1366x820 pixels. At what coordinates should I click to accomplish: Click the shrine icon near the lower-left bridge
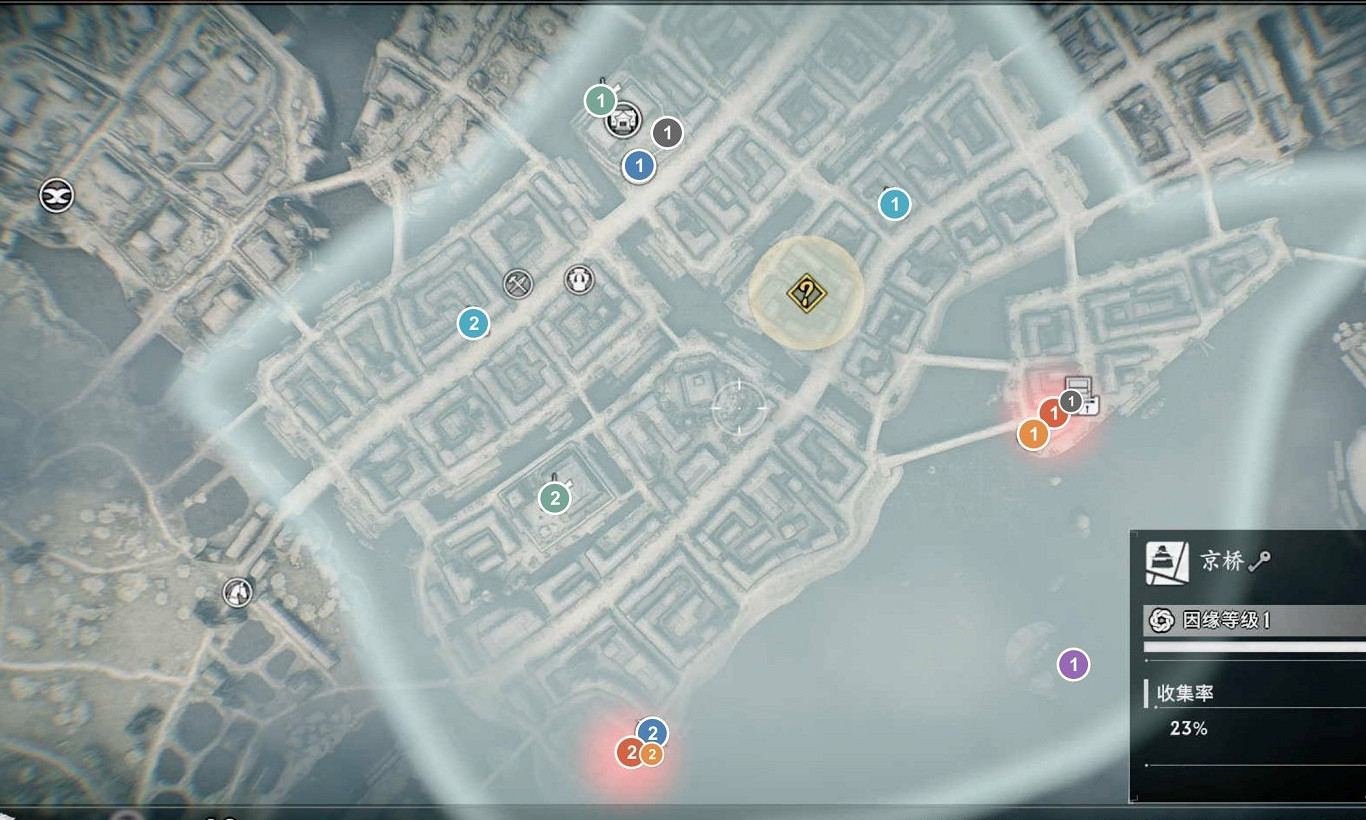pyautogui.click(x=237, y=591)
